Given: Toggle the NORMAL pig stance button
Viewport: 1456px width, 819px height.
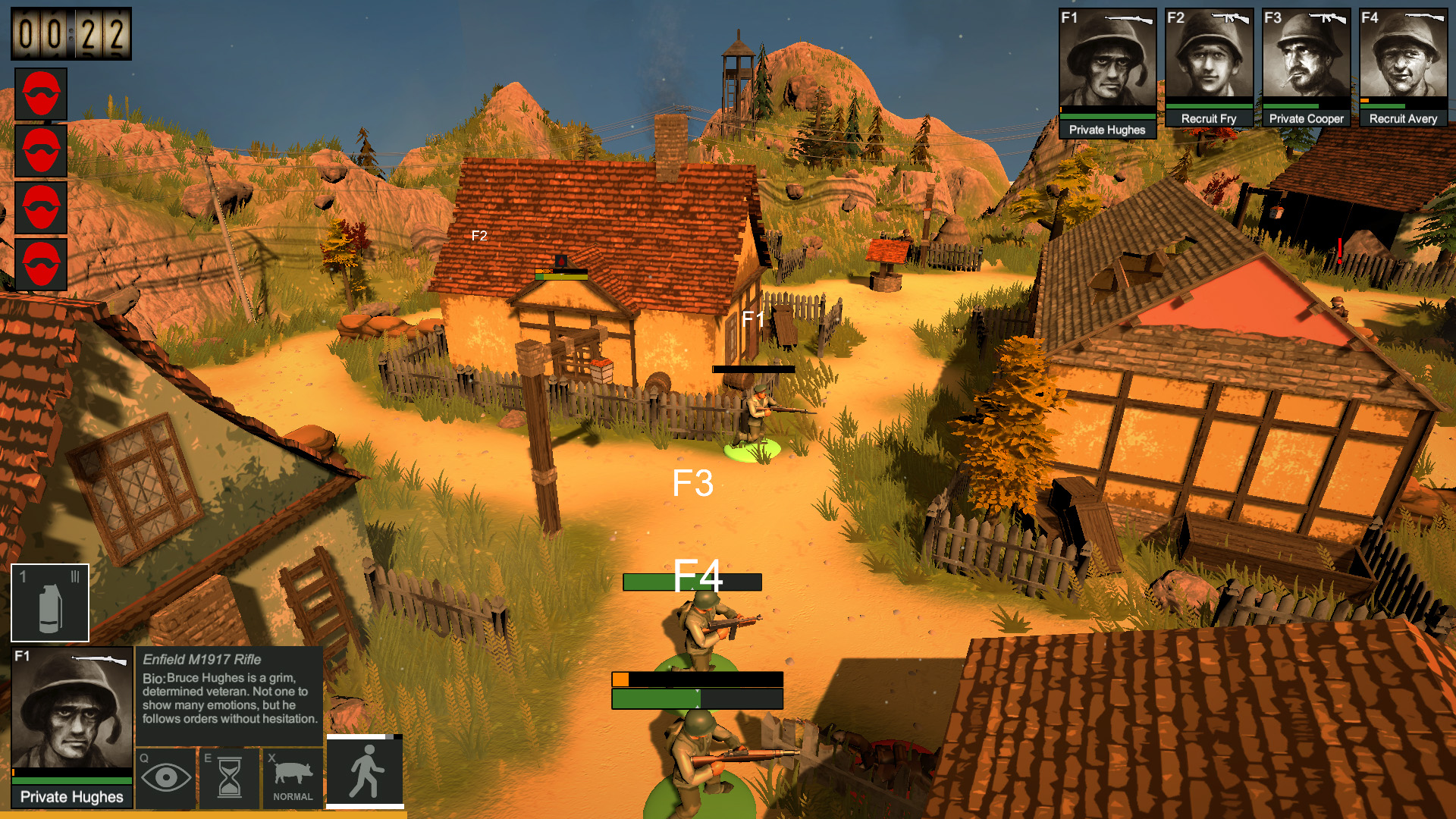Looking at the screenshot, I should click(x=293, y=777).
